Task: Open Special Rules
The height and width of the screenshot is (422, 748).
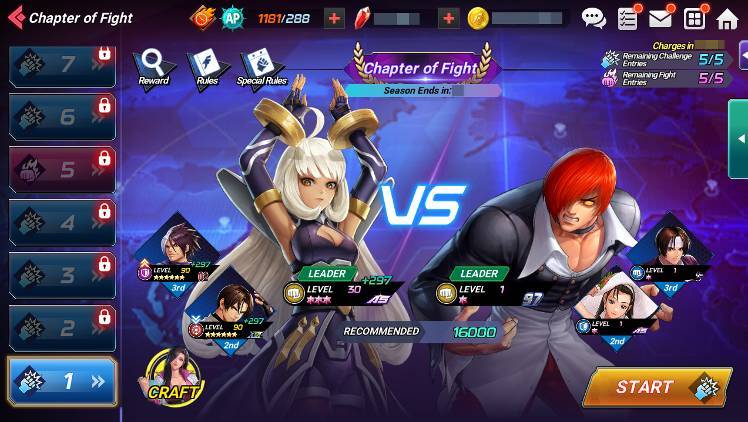Action: (261, 66)
